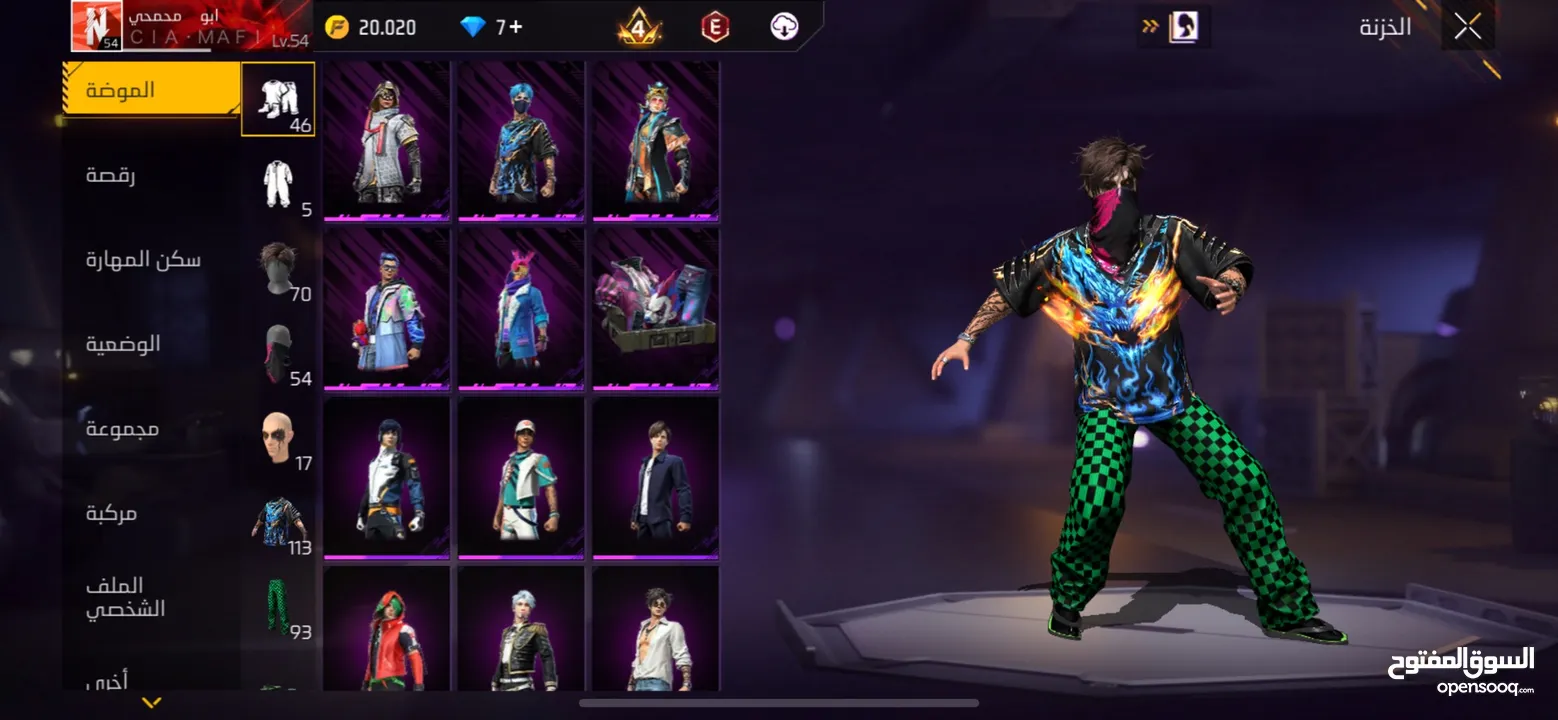Switch to the مركبة tab
The height and width of the screenshot is (720, 1558).
click(x=111, y=513)
